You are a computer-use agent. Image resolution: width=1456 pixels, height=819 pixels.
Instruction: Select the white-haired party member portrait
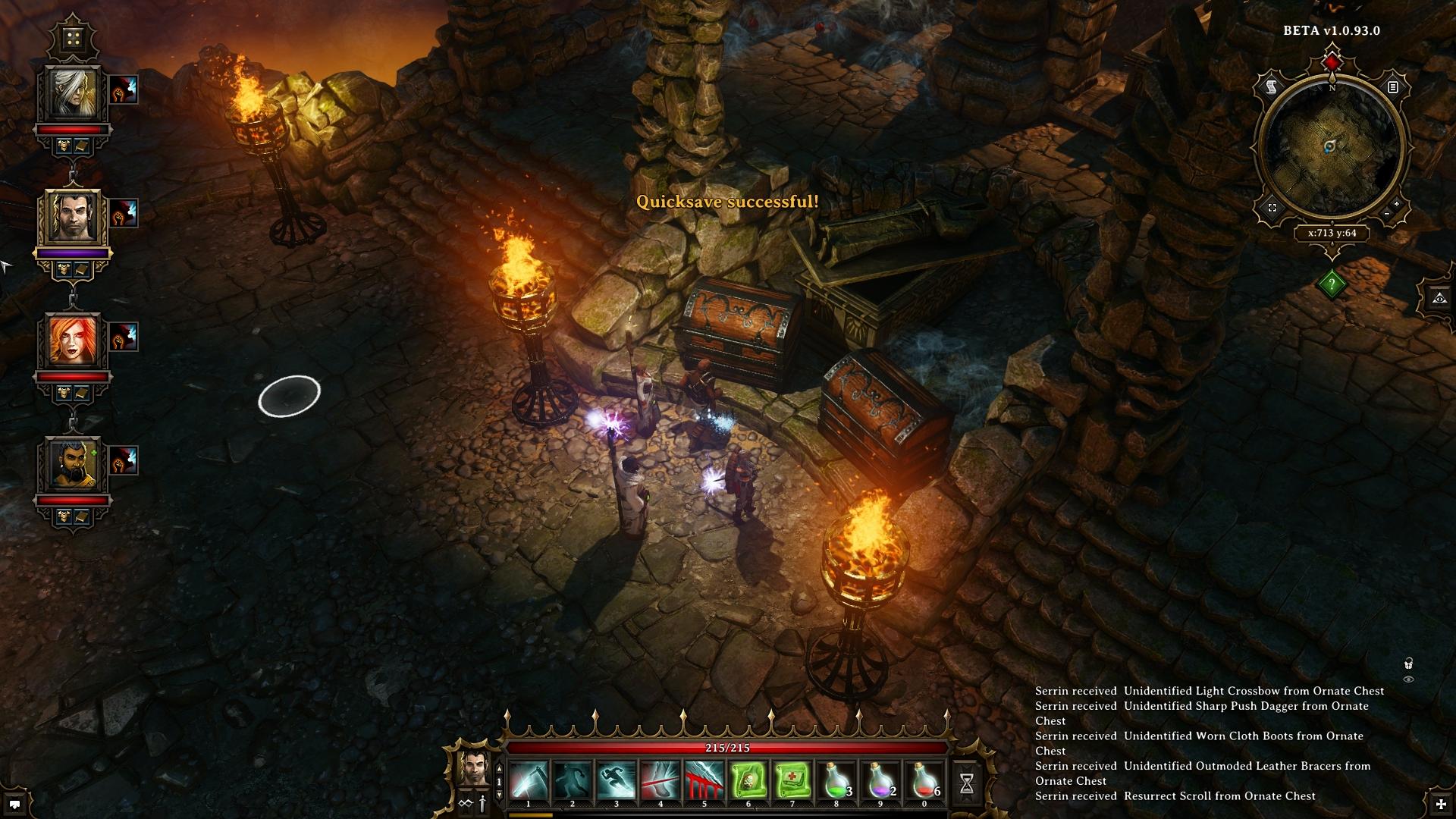coord(74,92)
